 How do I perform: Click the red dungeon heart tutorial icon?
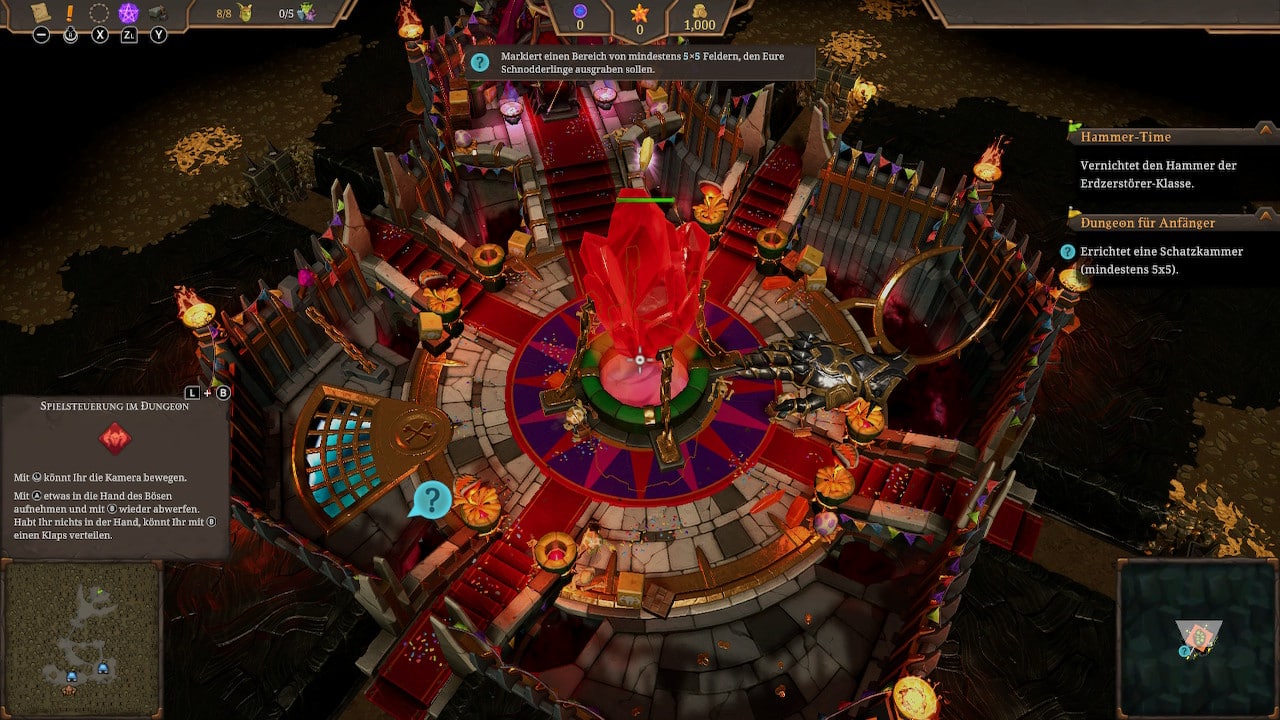115,438
